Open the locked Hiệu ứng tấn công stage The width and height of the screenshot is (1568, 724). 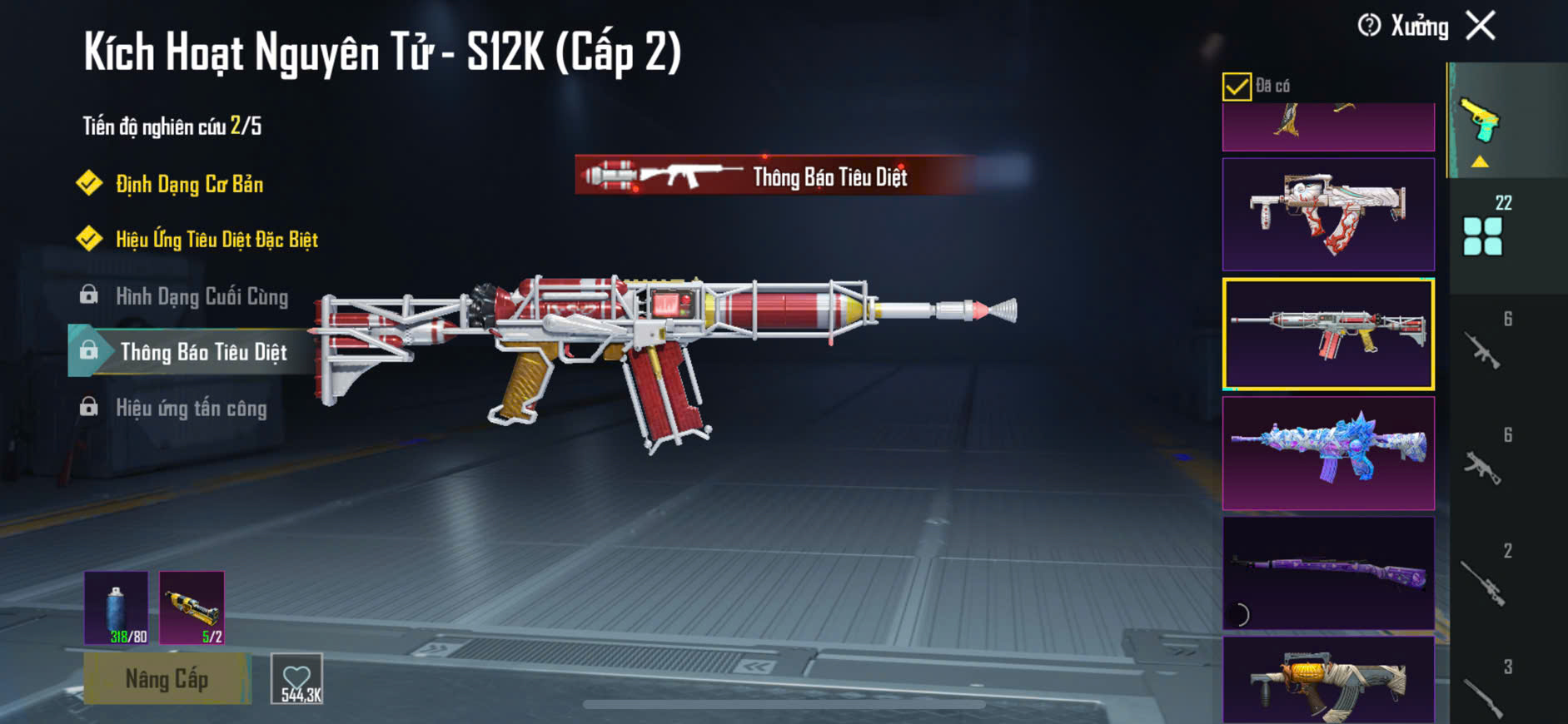click(x=191, y=408)
